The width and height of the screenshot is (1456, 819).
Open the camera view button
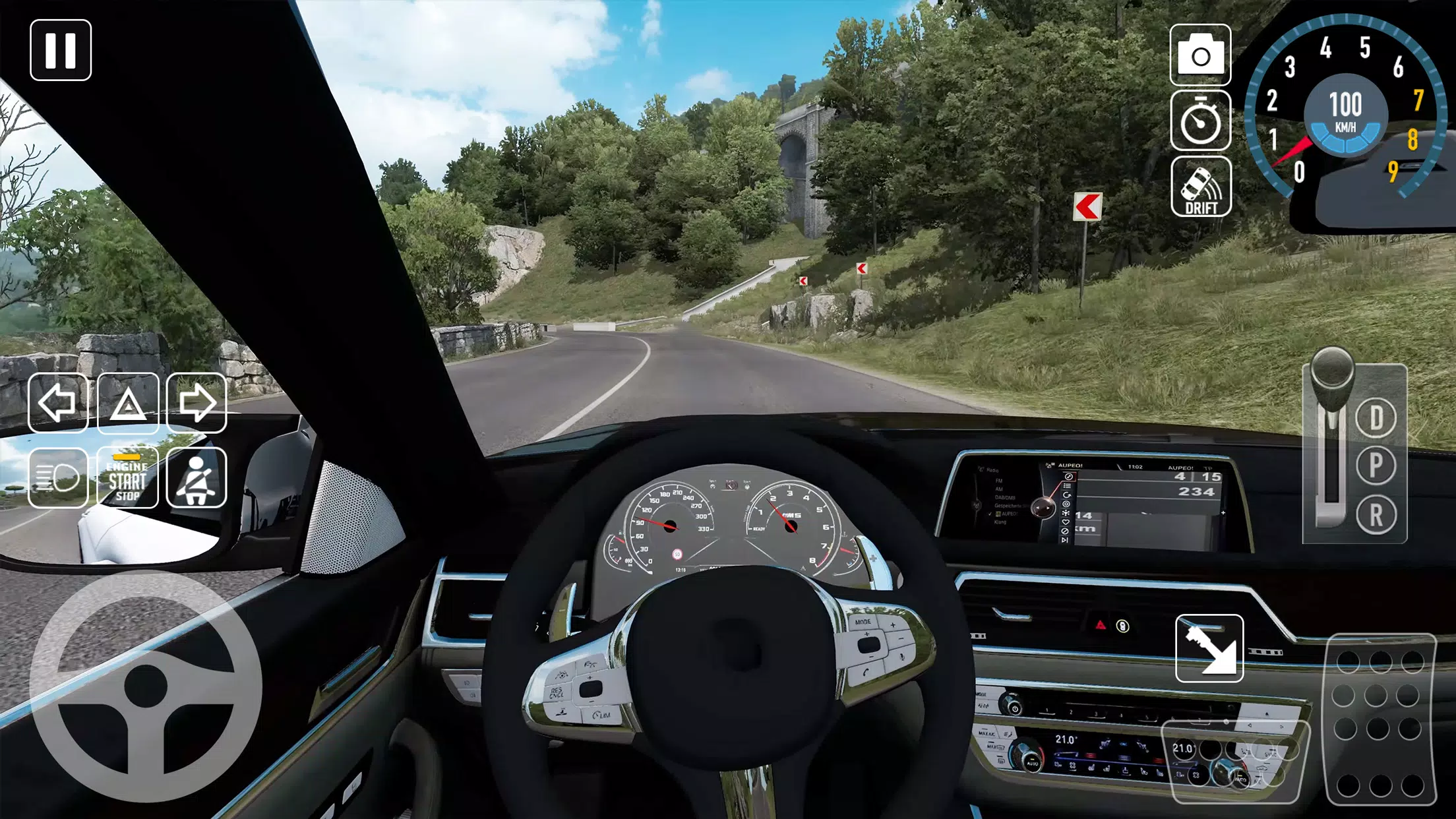1200,55
